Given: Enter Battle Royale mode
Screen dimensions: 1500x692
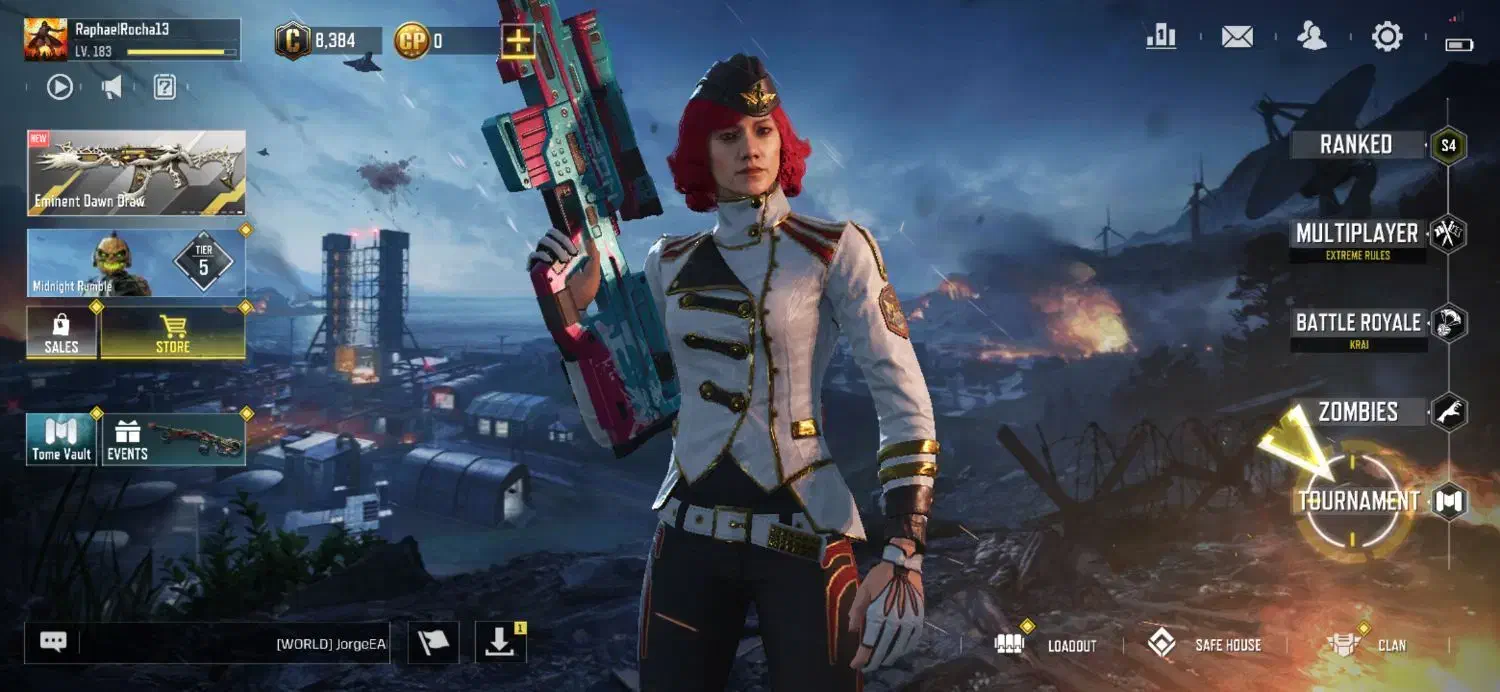Looking at the screenshot, I should click(x=1358, y=323).
